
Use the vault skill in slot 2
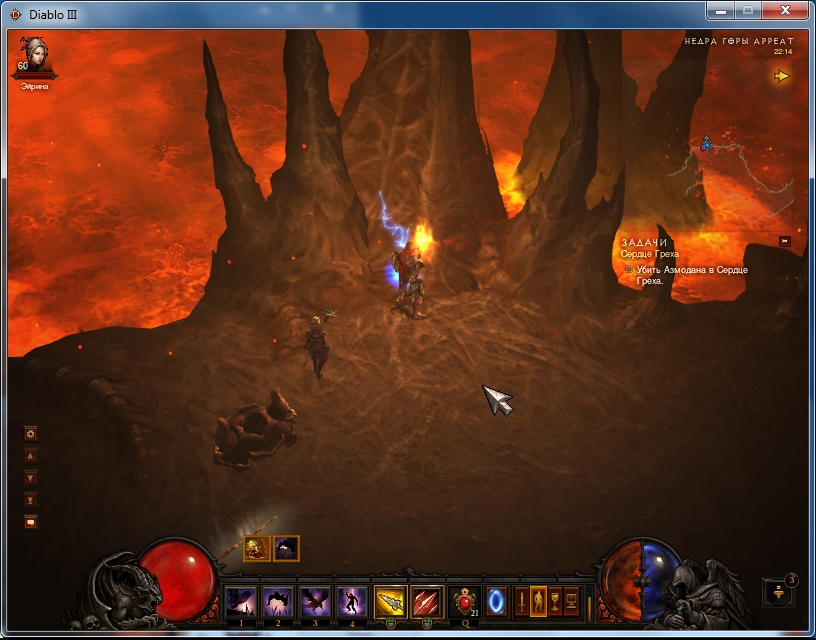coord(277,602)
